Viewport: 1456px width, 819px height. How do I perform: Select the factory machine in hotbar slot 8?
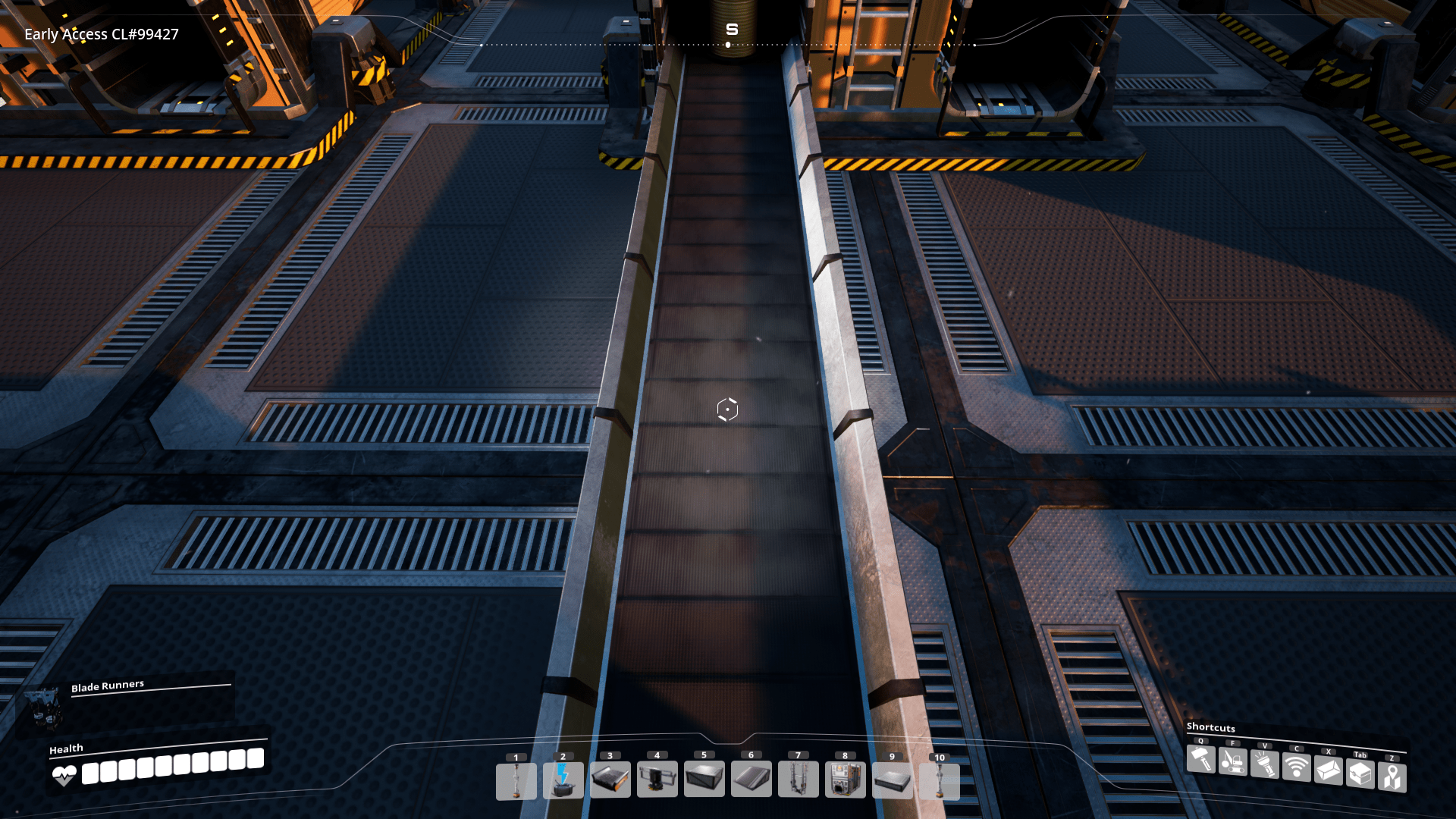(845, 781)
